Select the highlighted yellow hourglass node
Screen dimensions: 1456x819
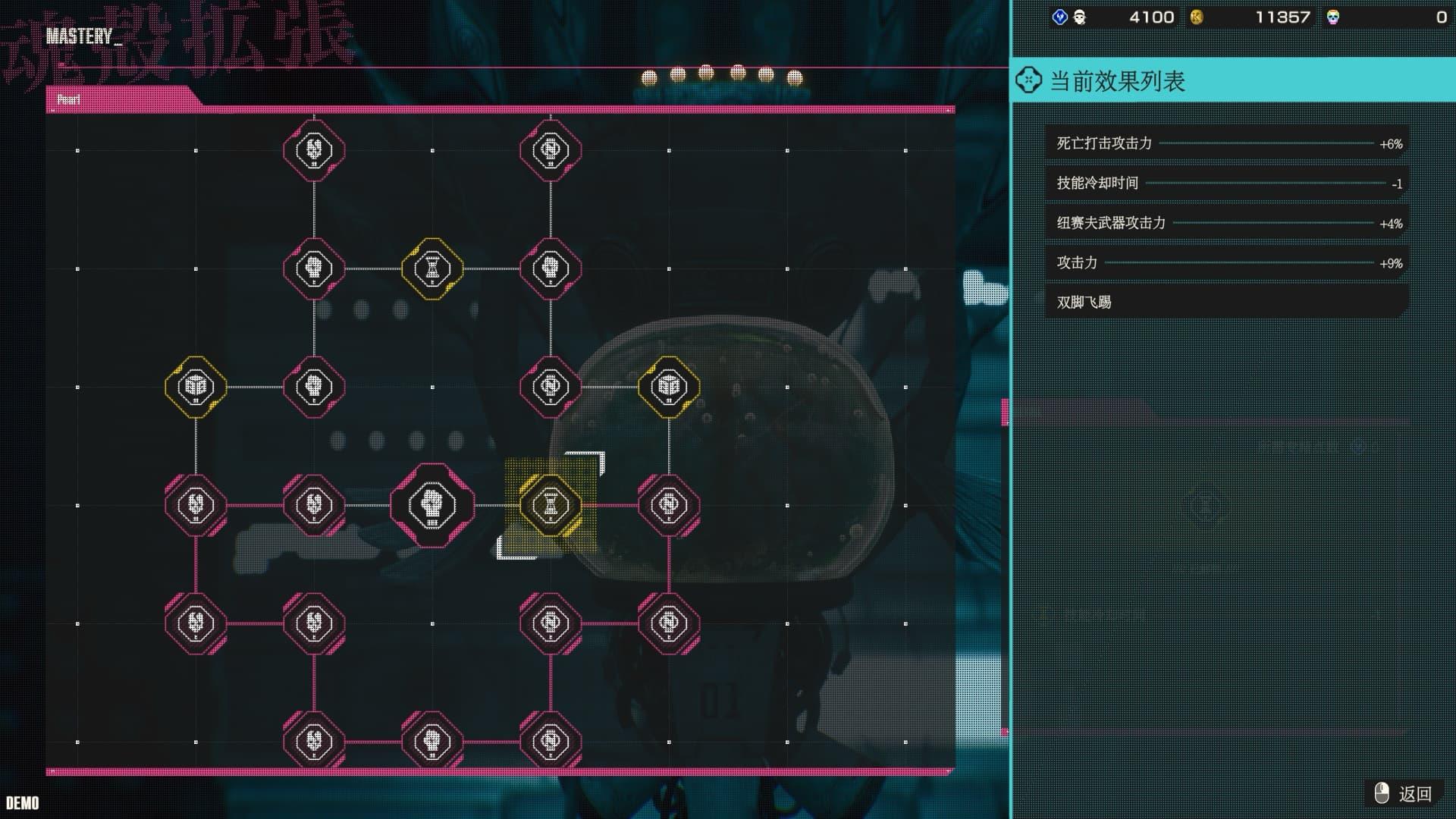click(x=551, y=505)
